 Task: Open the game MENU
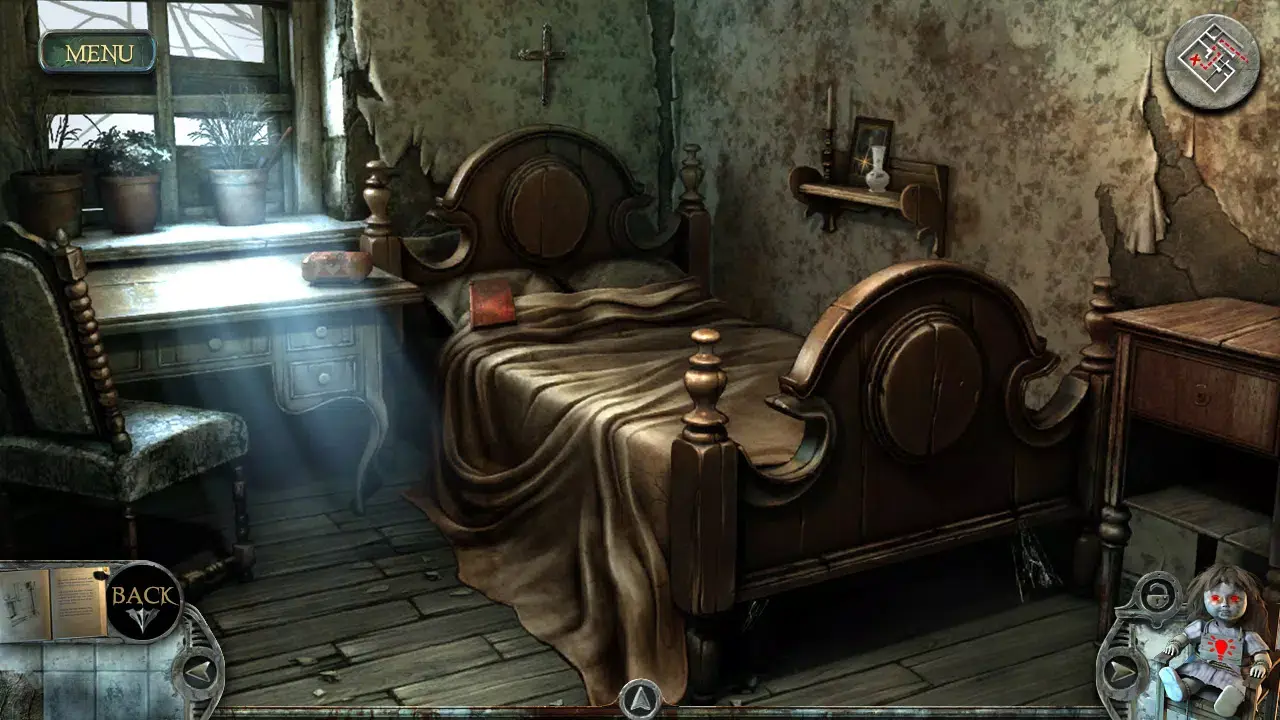(x=97, y=53)
